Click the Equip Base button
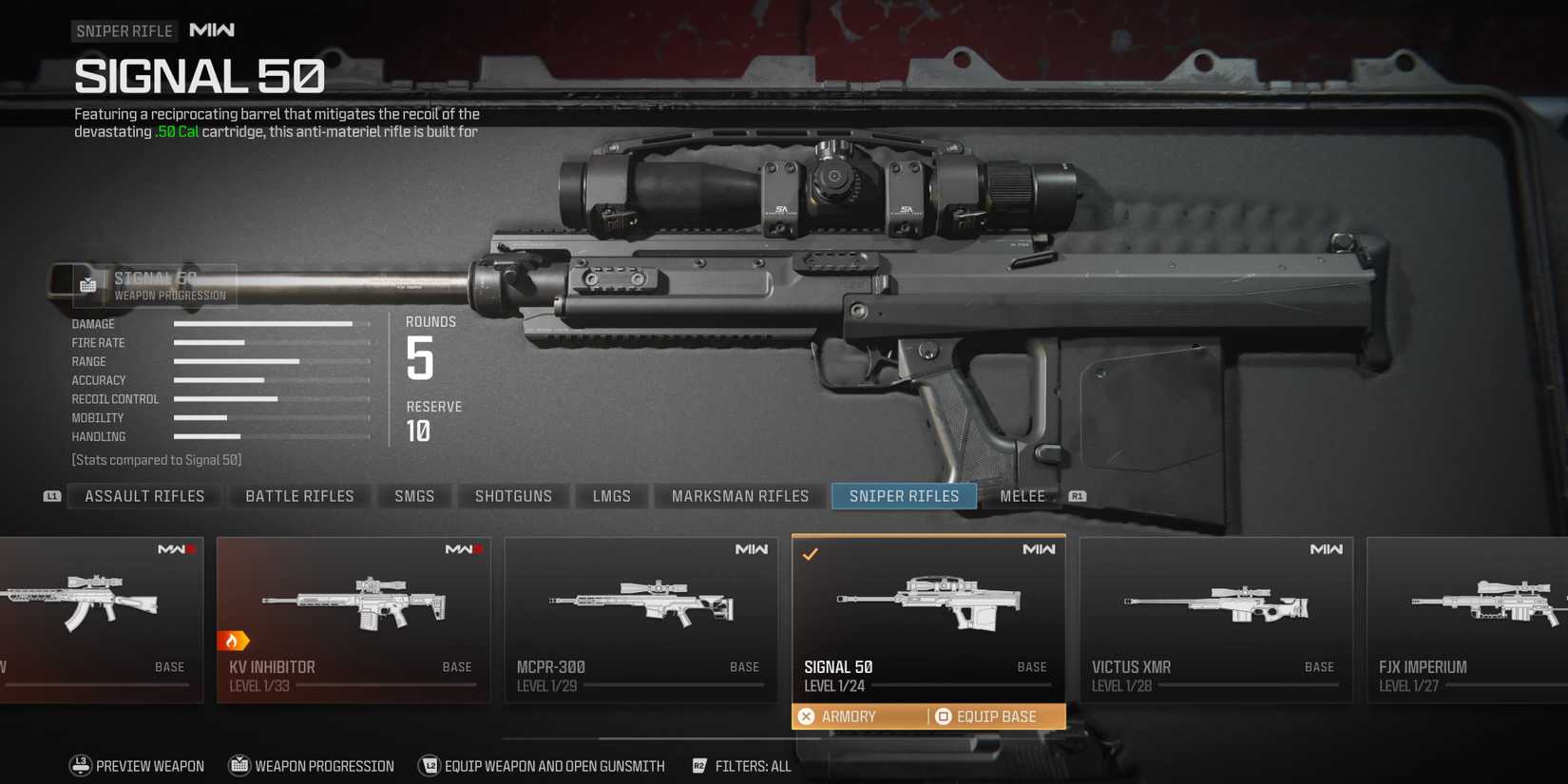This screenshot has height=784, width=1568. (988, 716)
